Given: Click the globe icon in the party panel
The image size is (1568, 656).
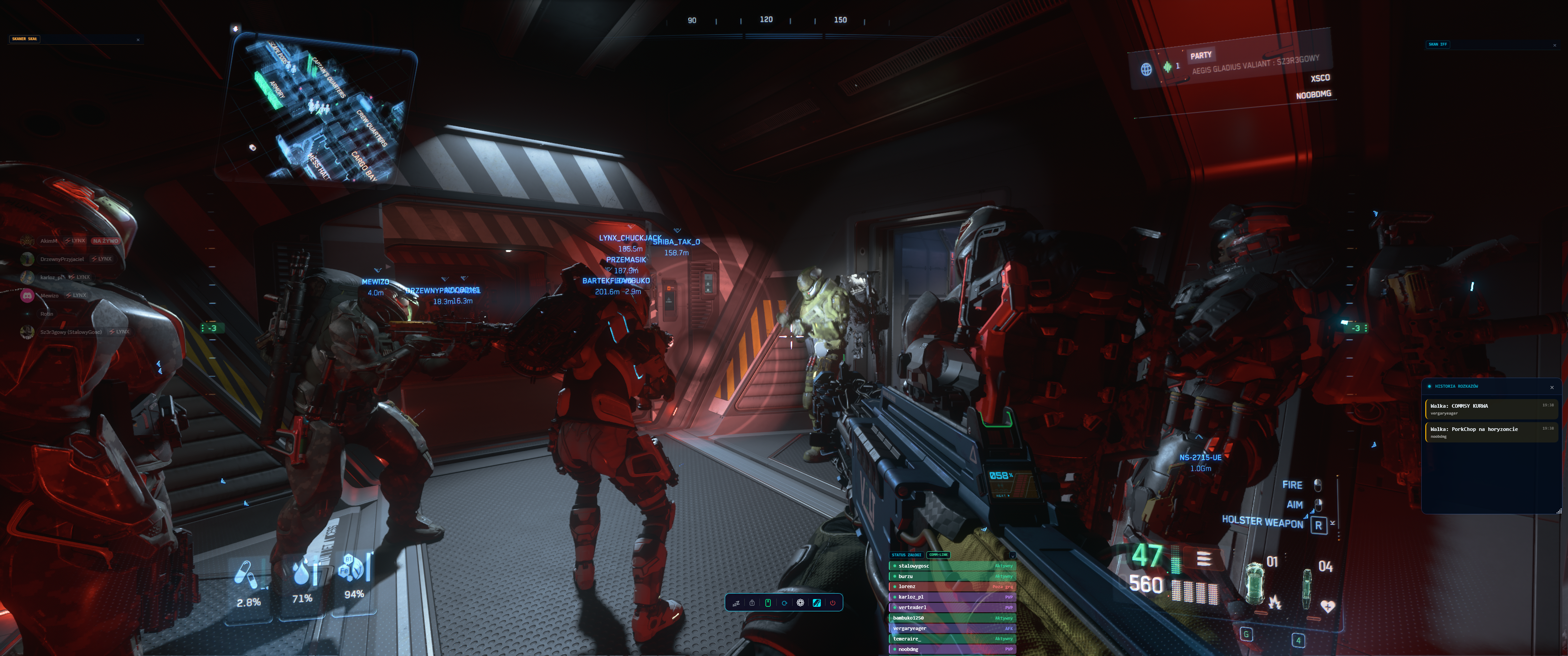Looking at the screenshot, I should [1145, 69].
